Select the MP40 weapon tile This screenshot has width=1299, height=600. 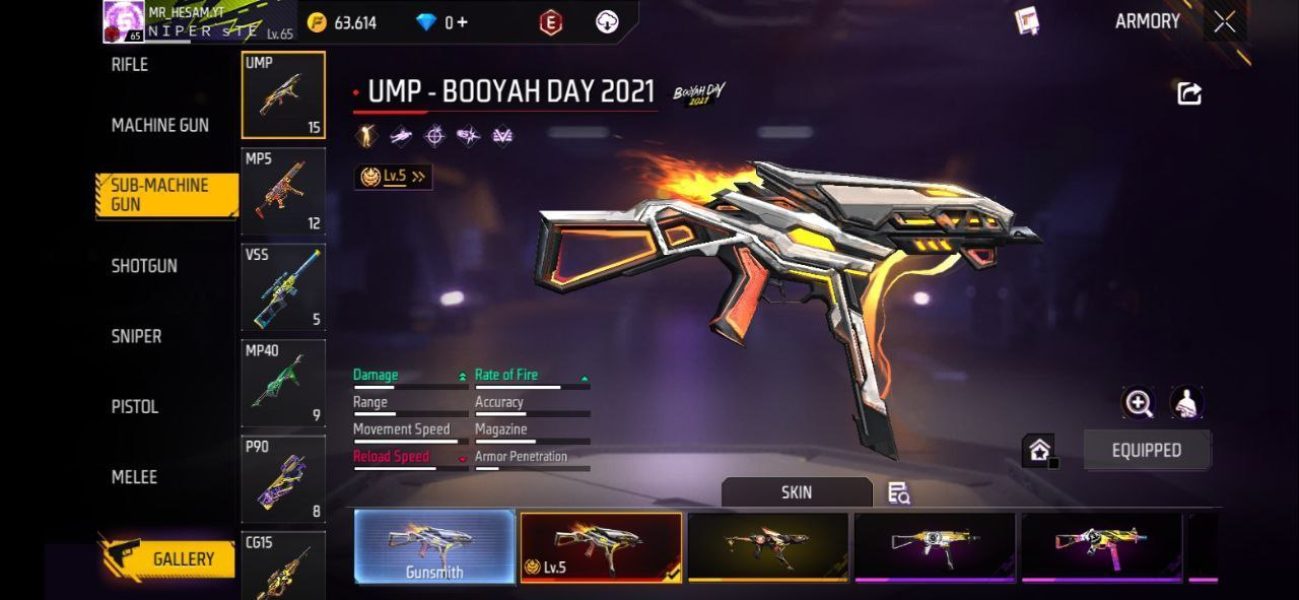(x=283, y=383)
